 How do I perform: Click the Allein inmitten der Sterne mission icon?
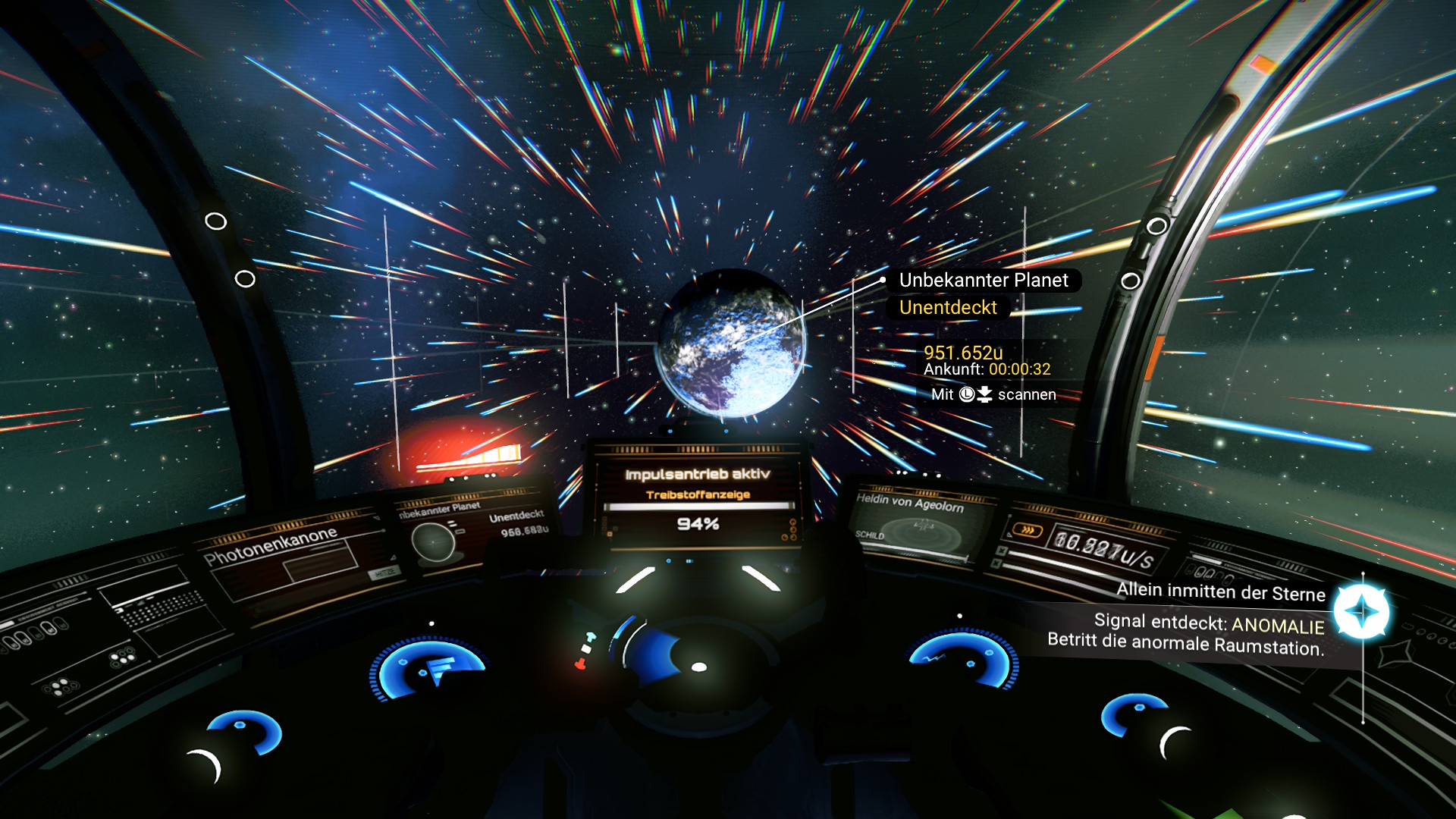pos(1361,611)
